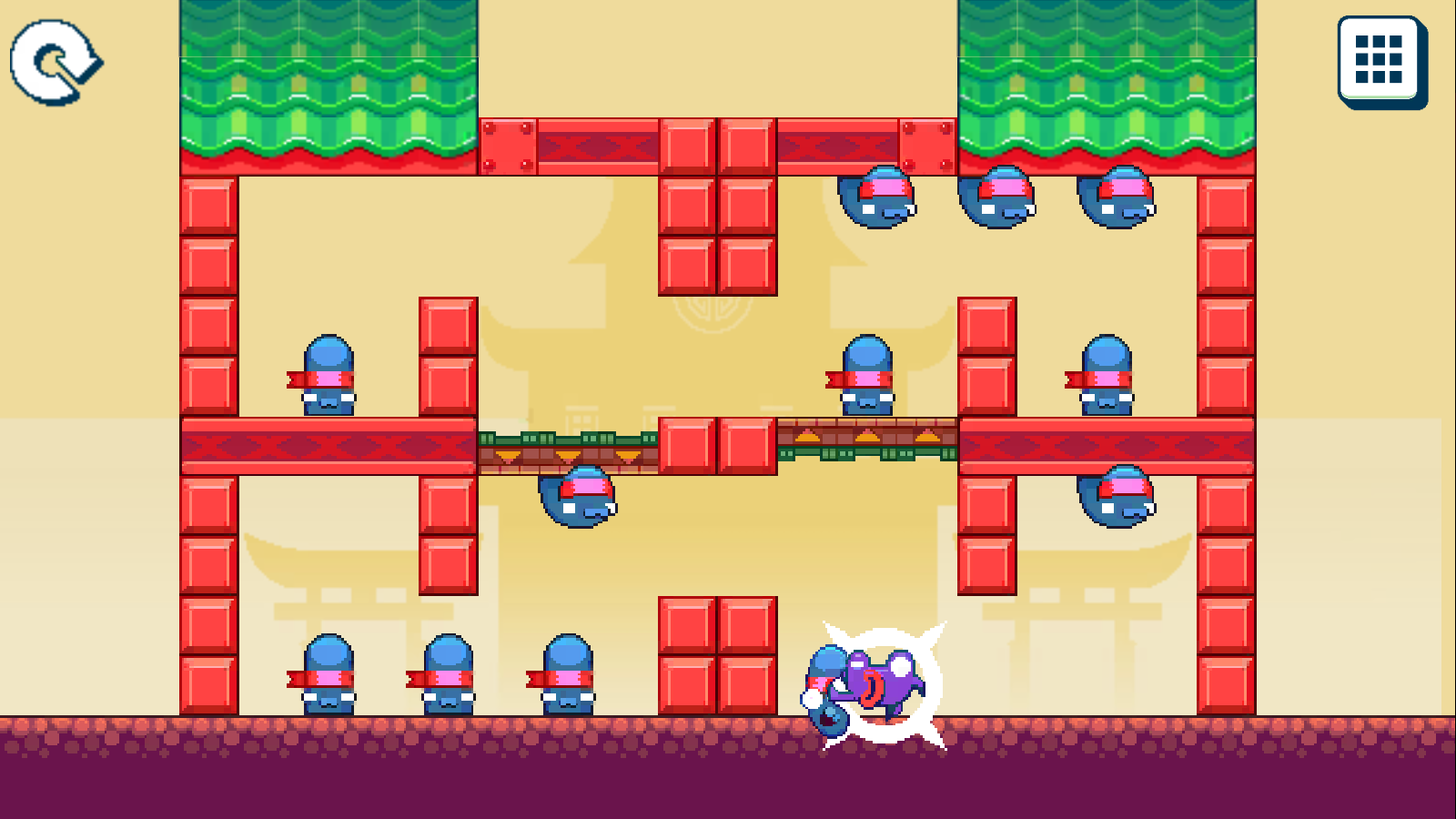Click the middle ceiling ninja
The height and width of the screenshot is (819, 1456).
tap(997, 196)
